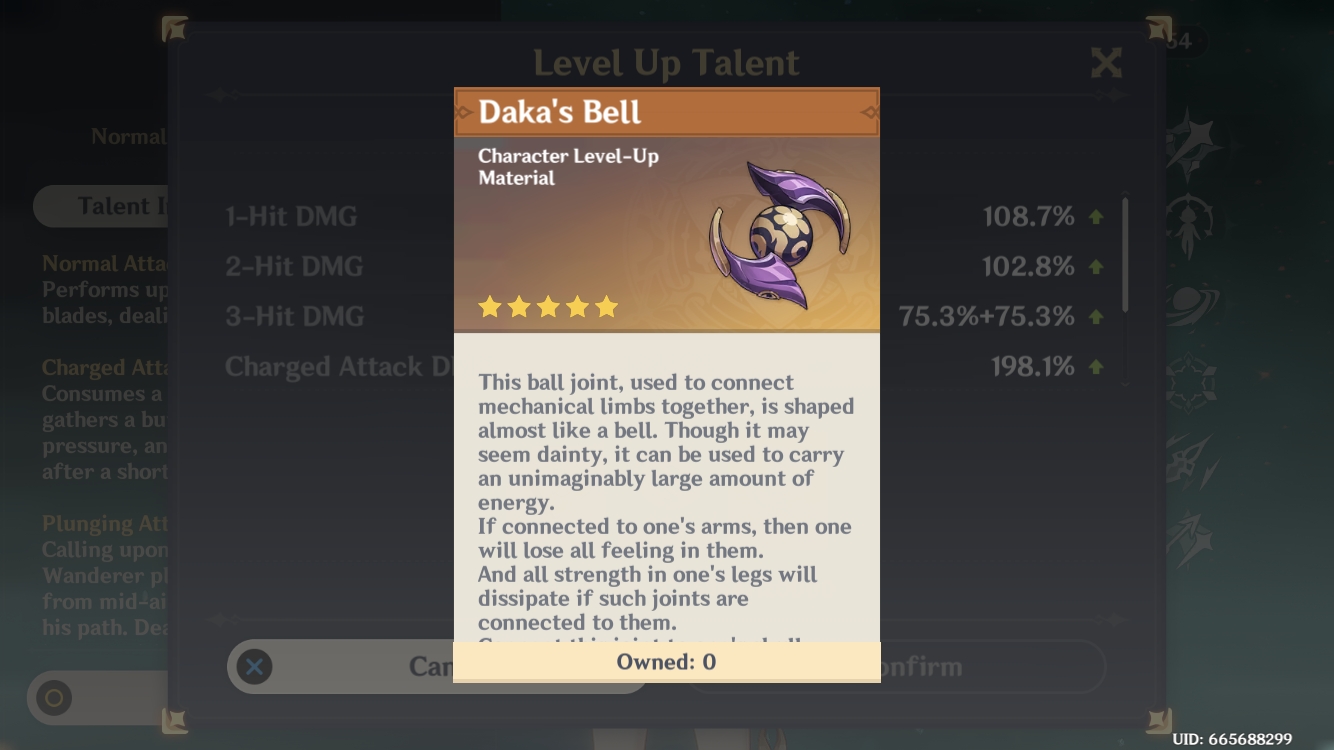
Task: Close the Level Up Talent dialog with the X
Action: (x=1106, y=62)
